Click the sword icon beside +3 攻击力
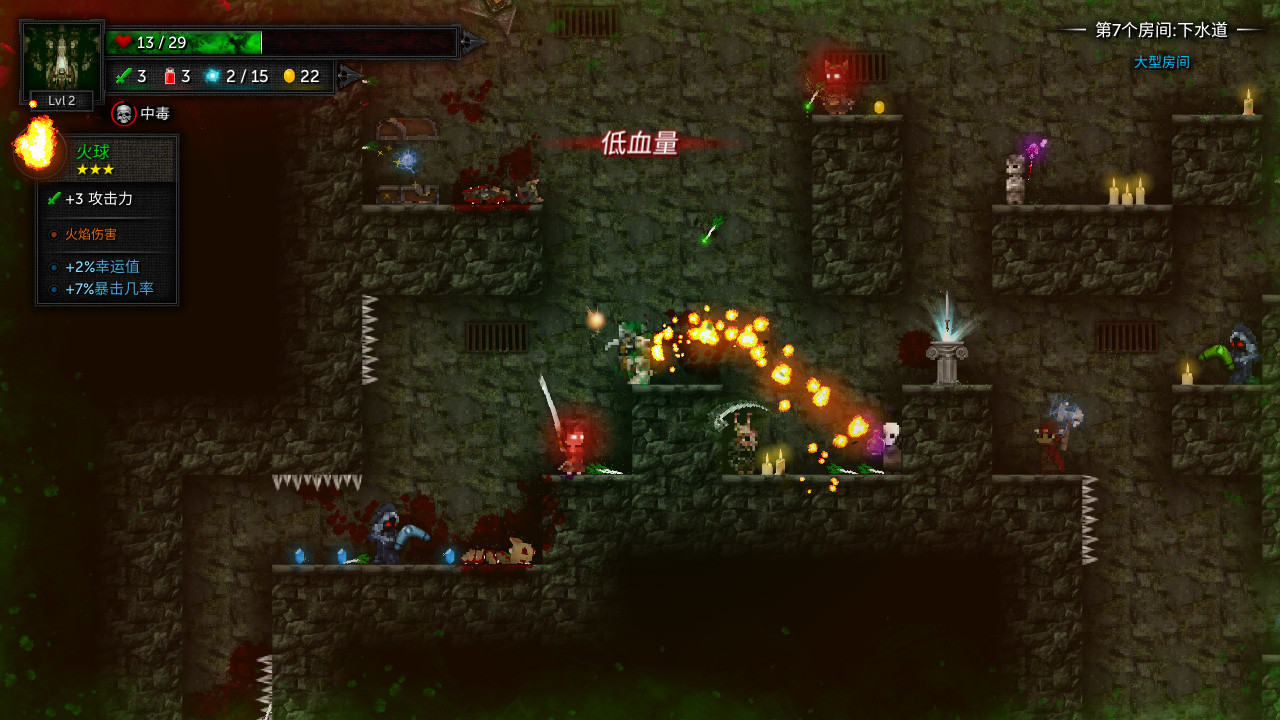1280x720 pixels. click(x=54, y=199)
